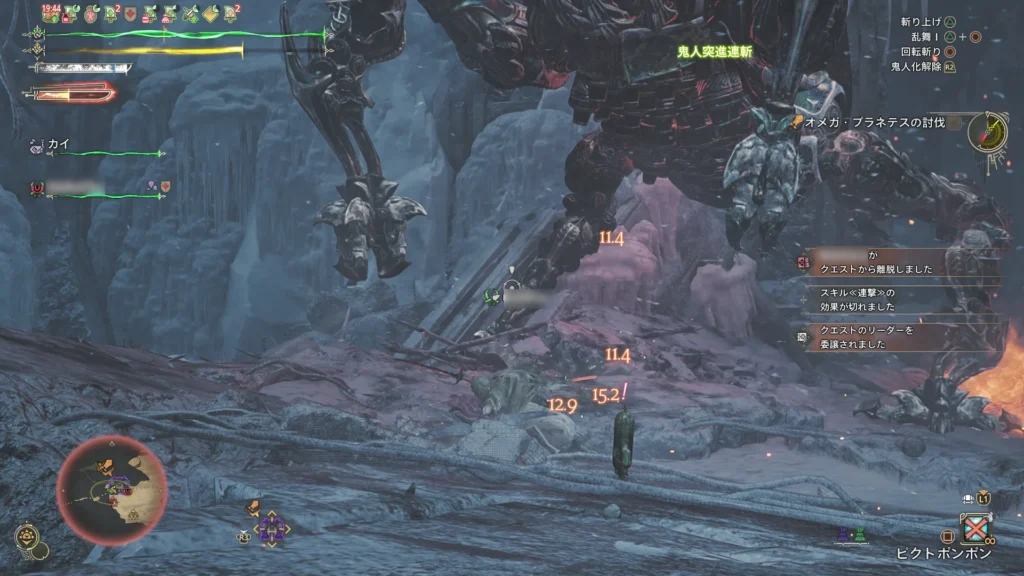Image resolution: width=1024 pixels, height=576 pixels.
Task: Select the ピクトポンポン item slot
Action: coord(975,528)
